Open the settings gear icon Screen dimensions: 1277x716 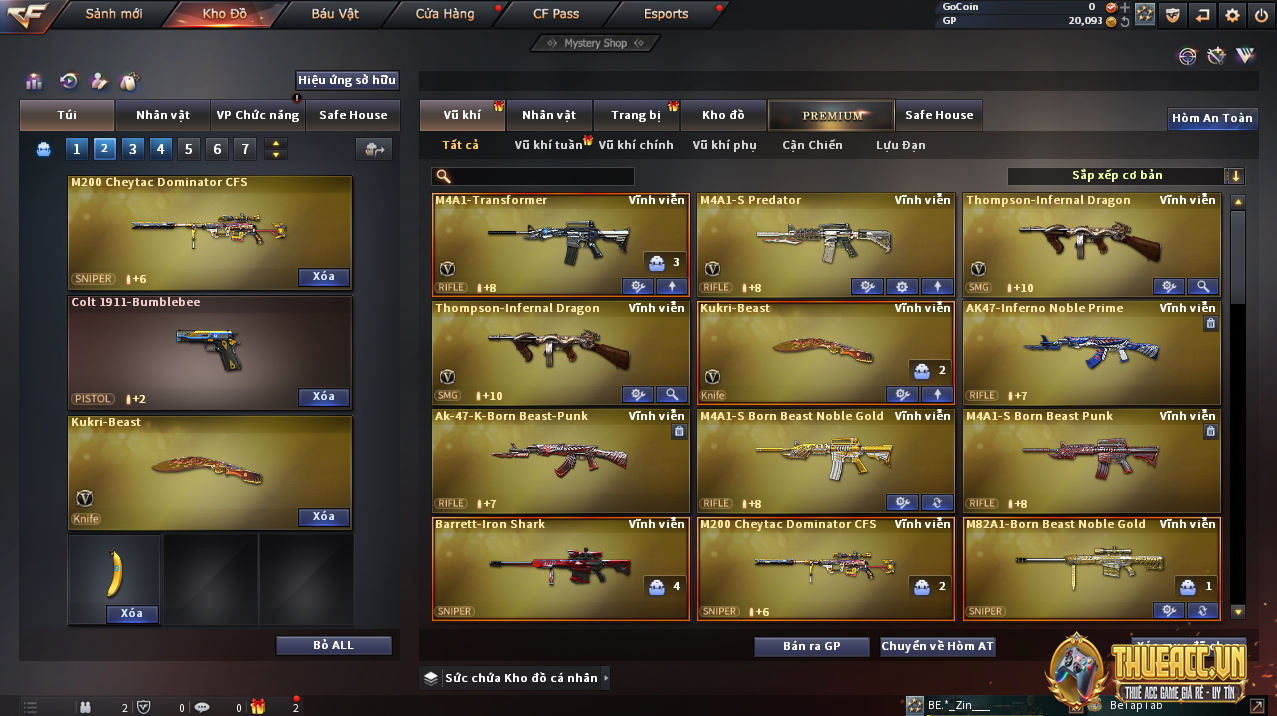point(1232,14)
